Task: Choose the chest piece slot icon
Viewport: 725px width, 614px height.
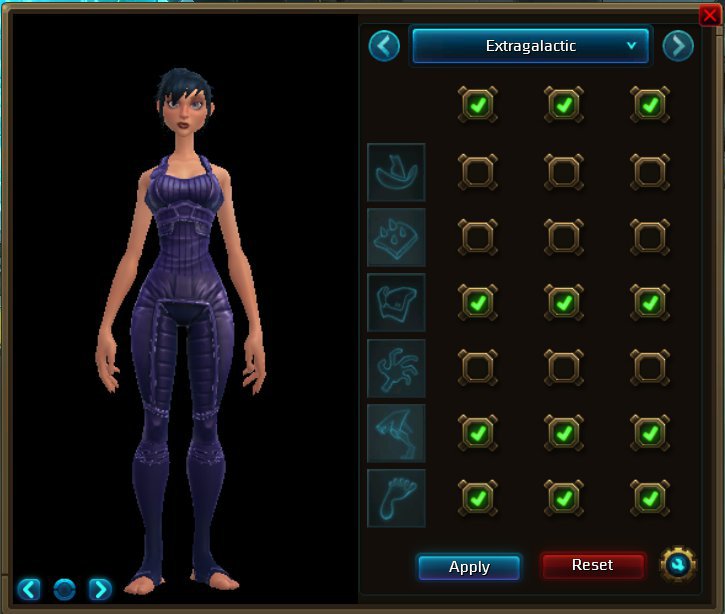Action: 396,302
